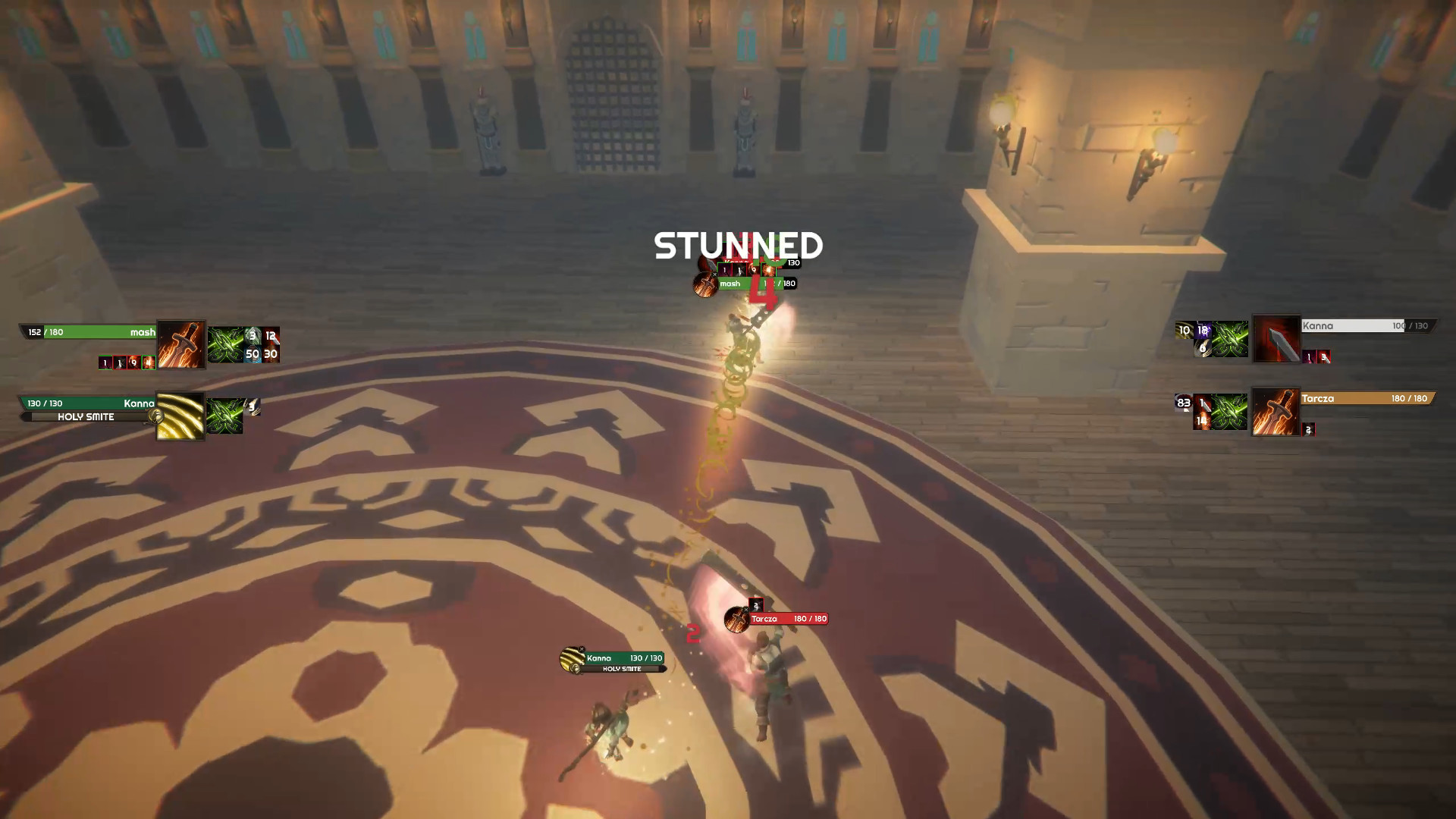Click the circular emblem on Kanna's Holy Smite bar
Viewport: 1456px width, 819px height.
click(155, 417)
